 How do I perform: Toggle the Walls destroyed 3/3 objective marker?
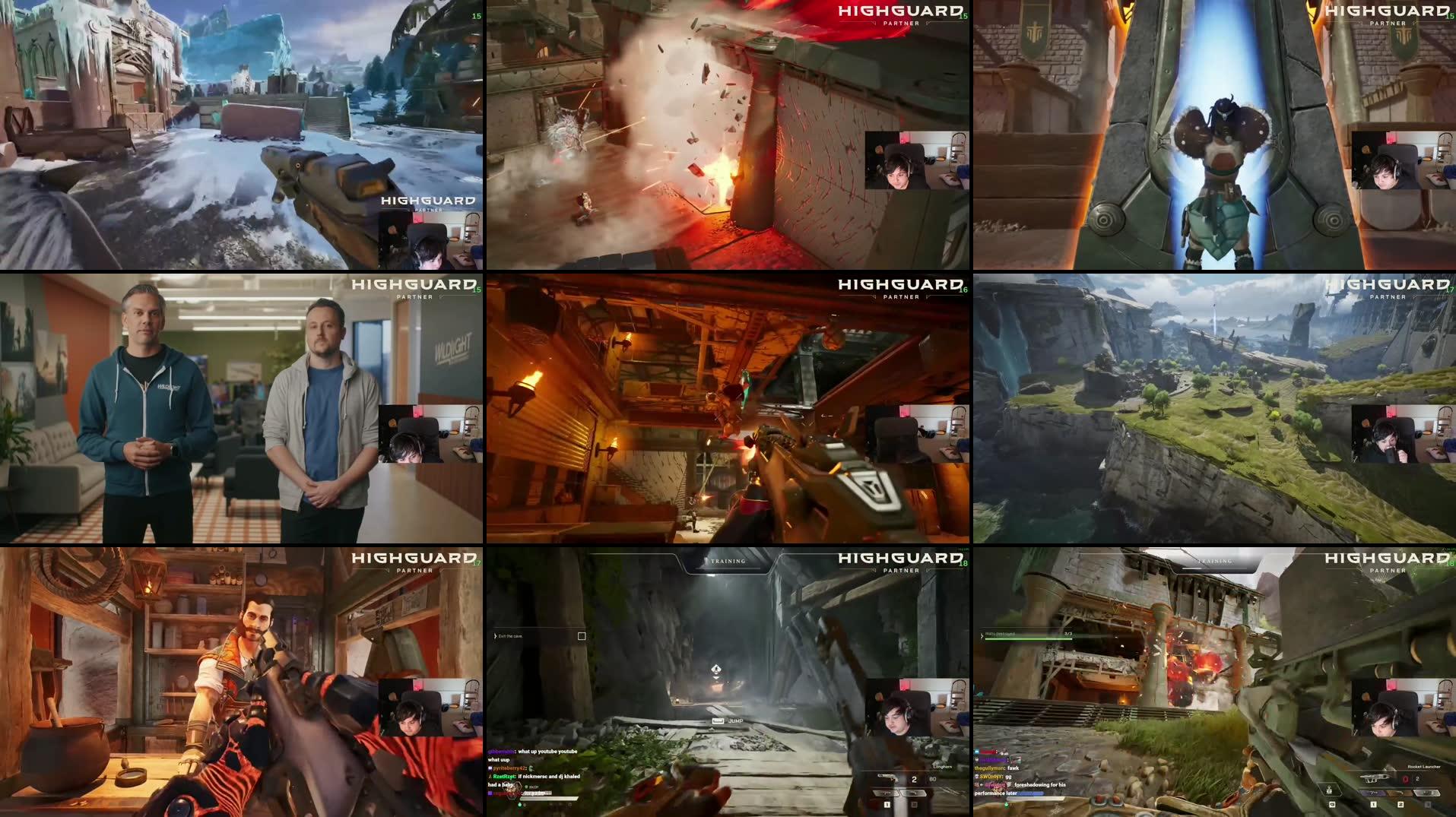(x=1067, y=635)
